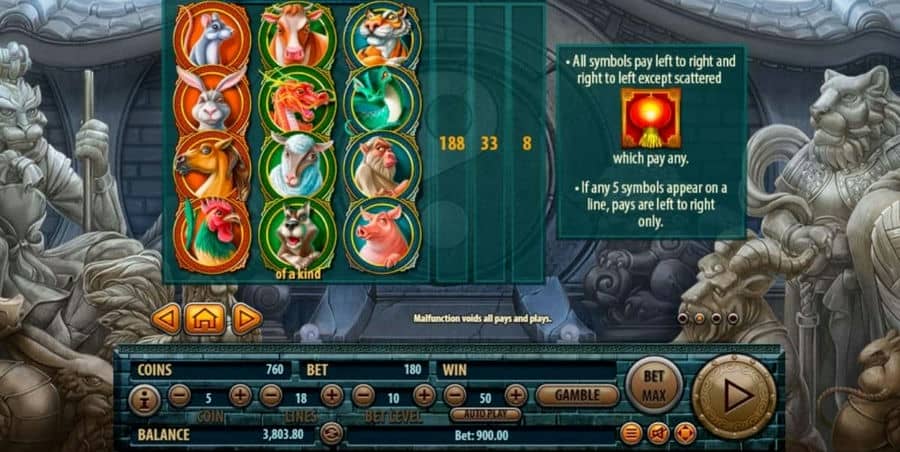Decrease the coin value
900x452 pixels.
coord(180,396)
